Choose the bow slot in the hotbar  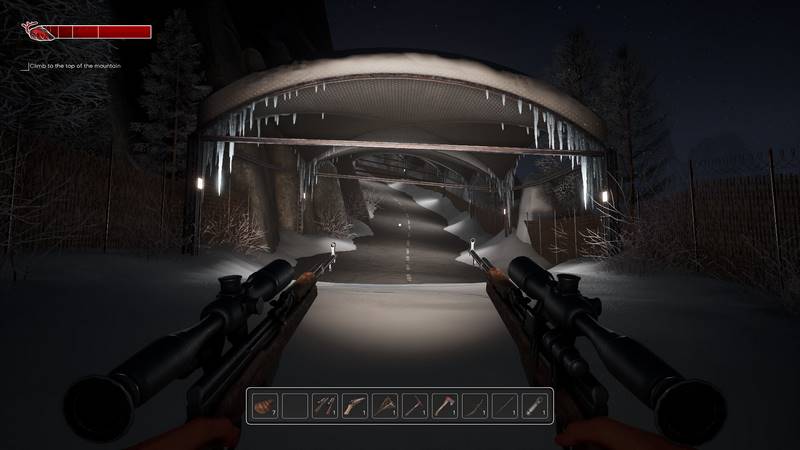(474, 406)
